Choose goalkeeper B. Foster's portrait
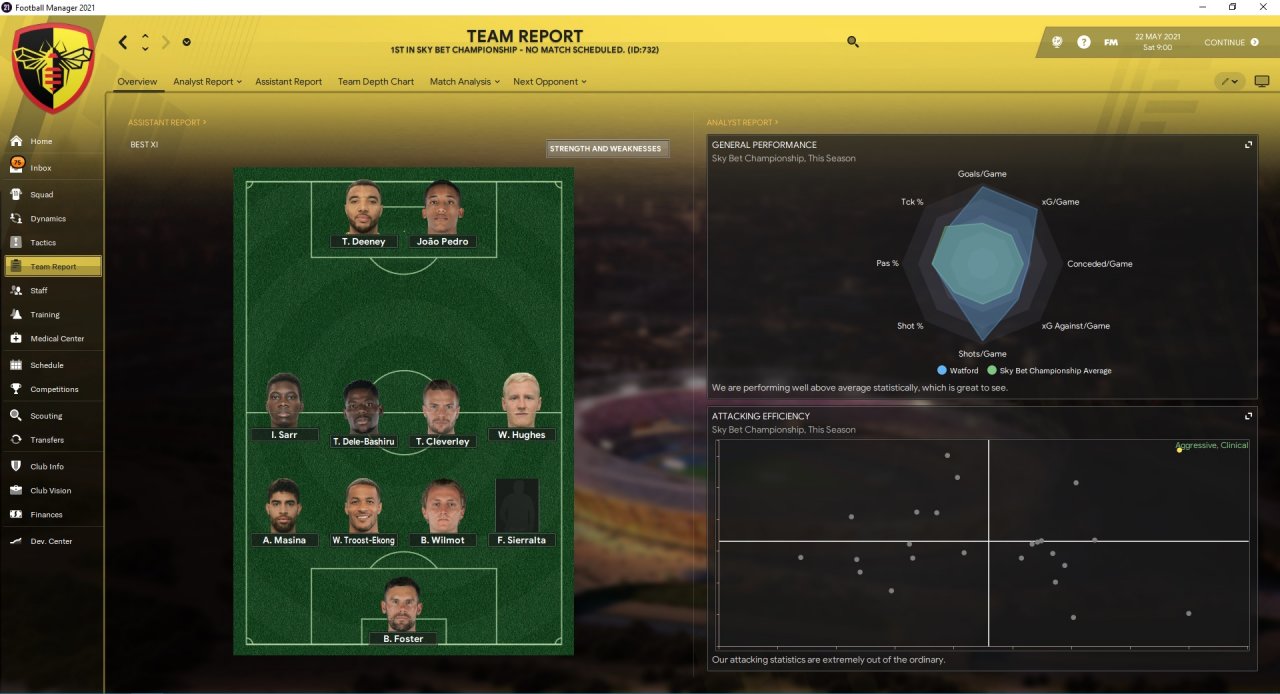1280x694 pixels. (402, 604)
